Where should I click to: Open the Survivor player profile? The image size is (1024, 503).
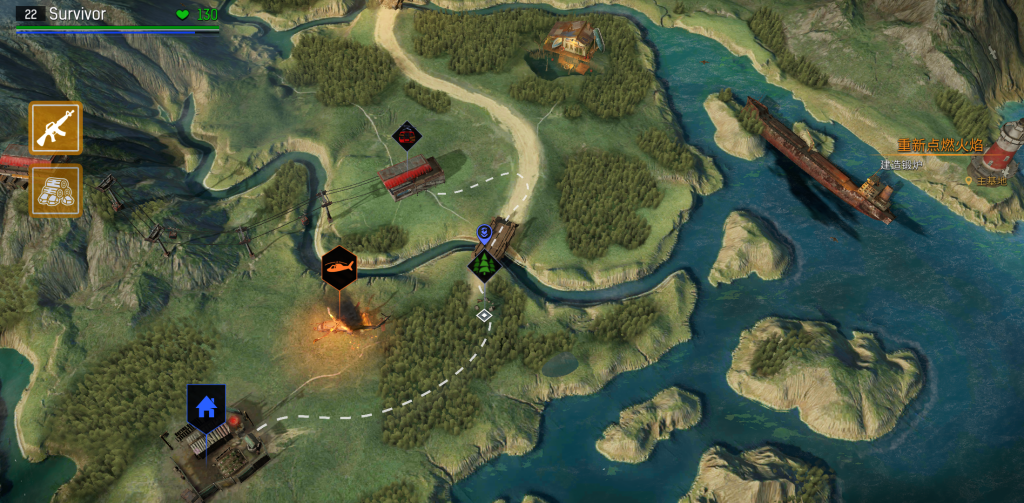[x=78, y=14]
